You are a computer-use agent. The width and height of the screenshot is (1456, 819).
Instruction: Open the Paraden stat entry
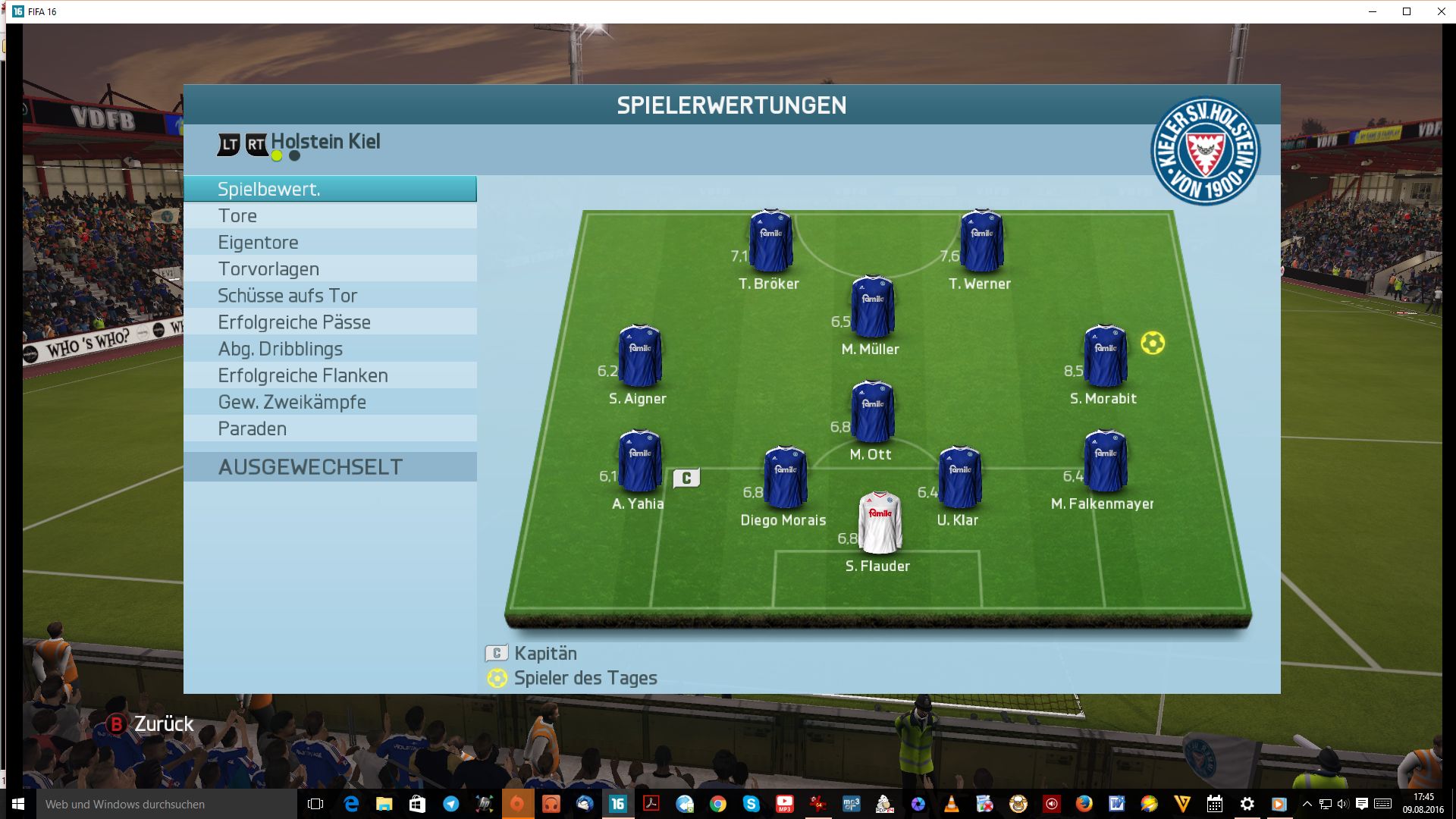(x=330, y=428)
